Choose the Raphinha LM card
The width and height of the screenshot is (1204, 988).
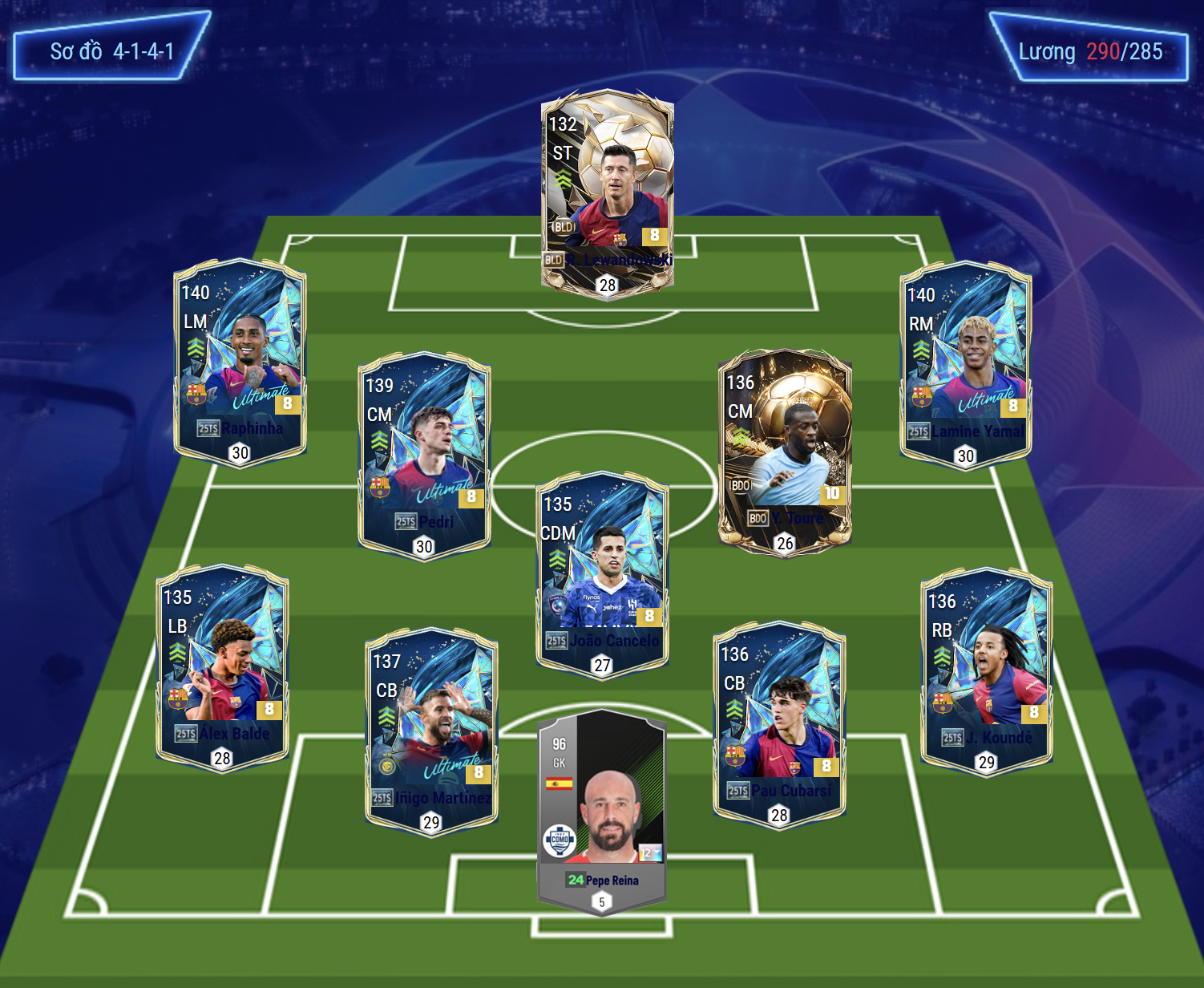coord(240,361)
